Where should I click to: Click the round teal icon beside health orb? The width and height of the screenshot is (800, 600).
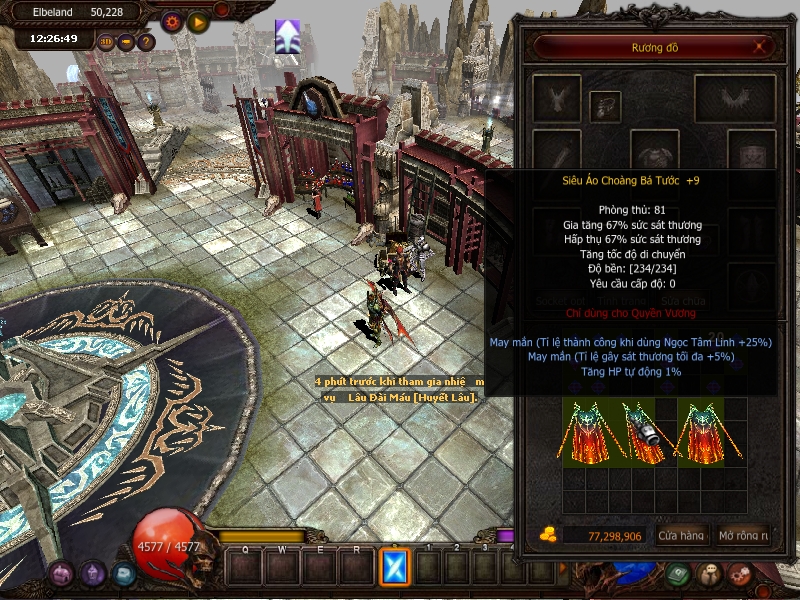coord(123,574)
